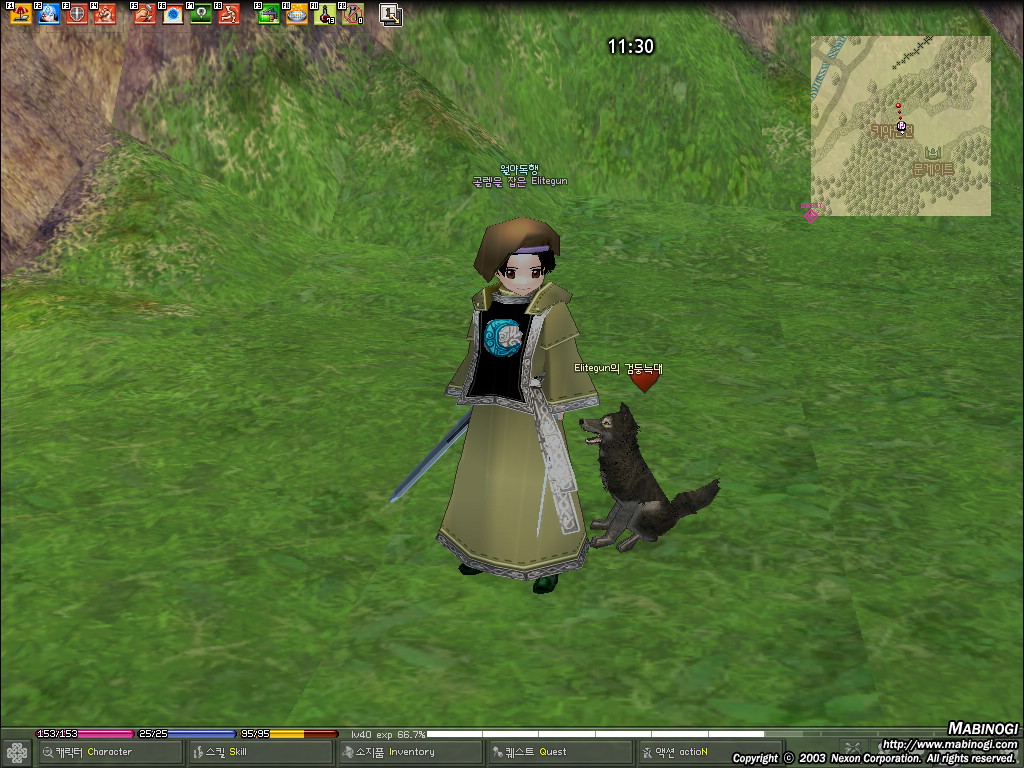Activate the F7 green hotkey skill
The height and width of the screenshot is (768, 1024).
[x=201, y=14]
